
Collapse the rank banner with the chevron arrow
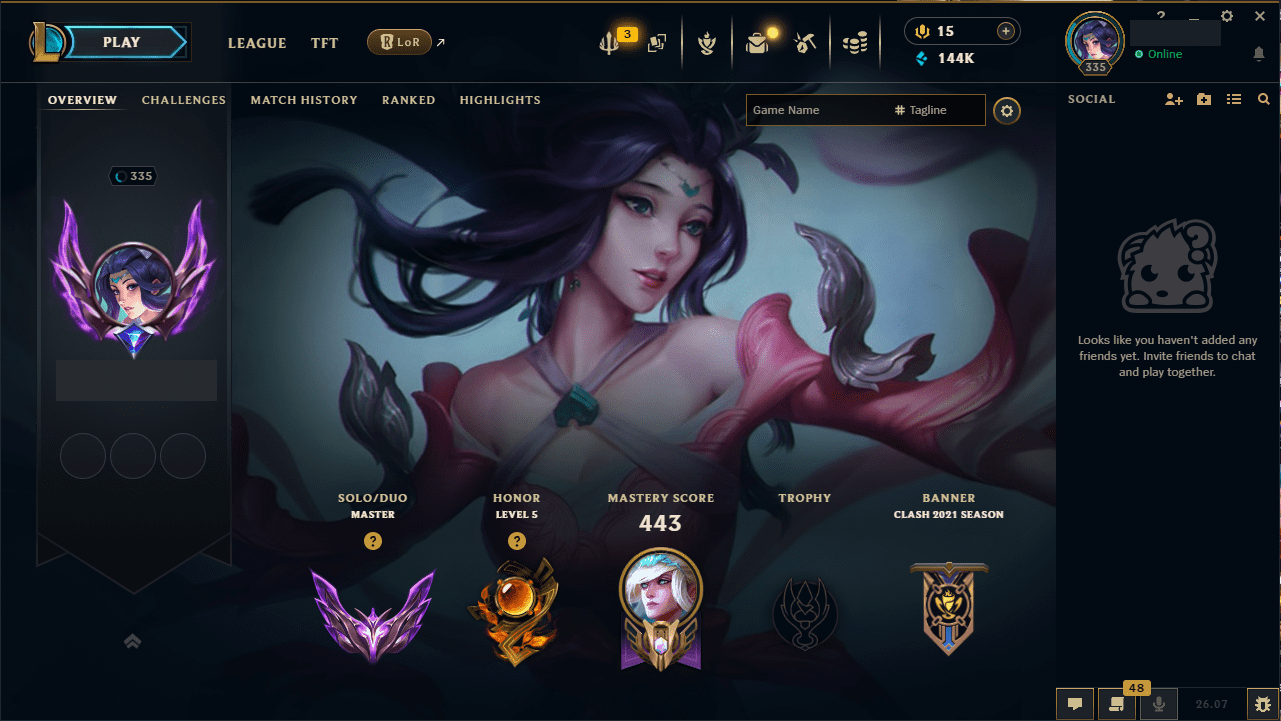[132, 641]
